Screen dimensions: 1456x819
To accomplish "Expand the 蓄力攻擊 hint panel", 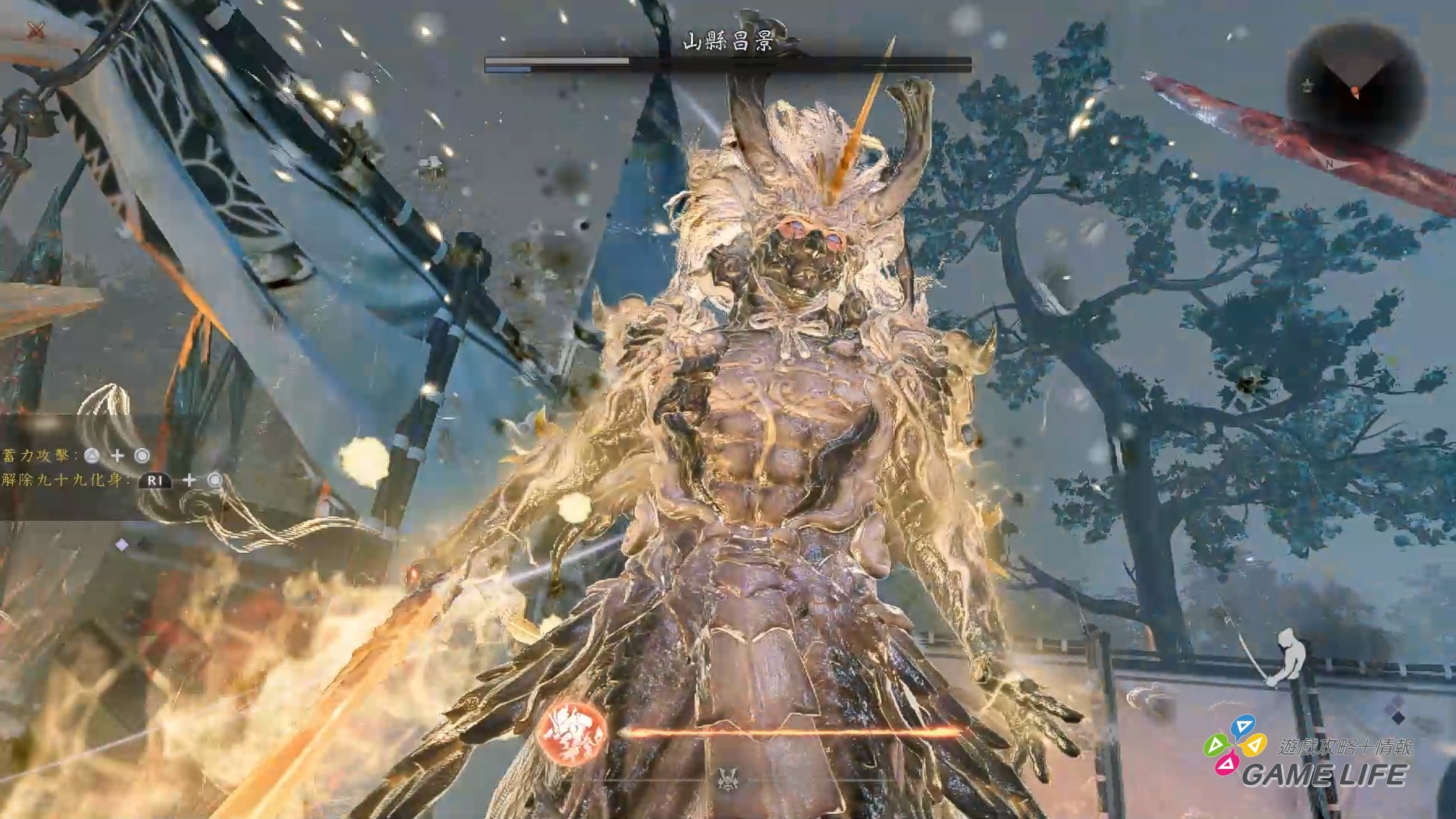I will (36, 457).
